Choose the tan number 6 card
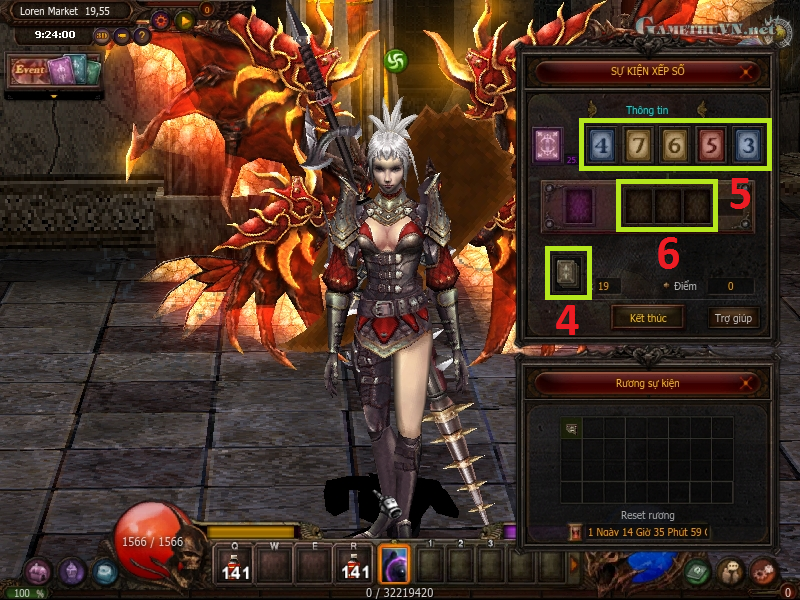 pyautogui.click(x=674, y=146)
